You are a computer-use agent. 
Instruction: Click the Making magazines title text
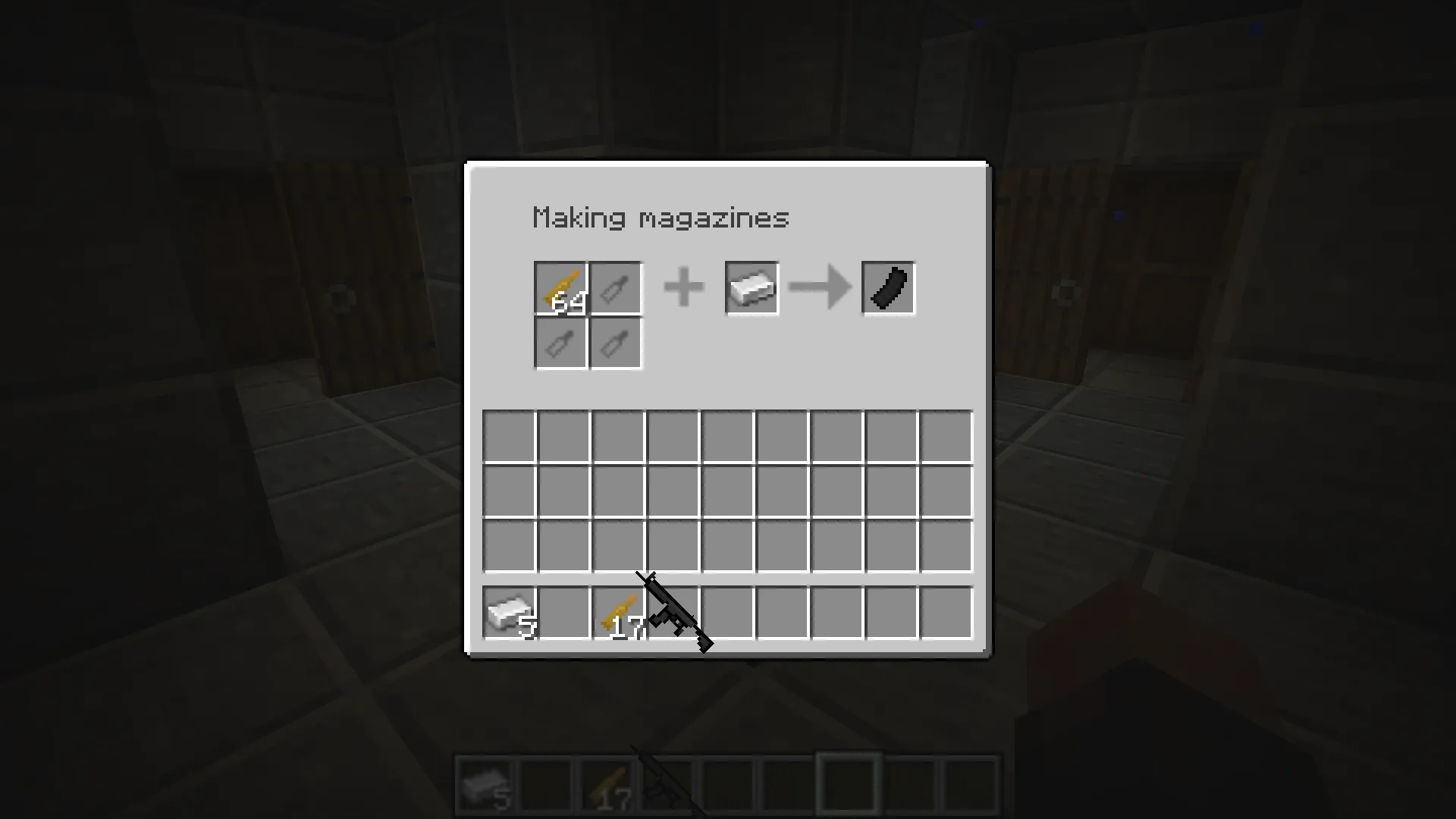(660, 218)
